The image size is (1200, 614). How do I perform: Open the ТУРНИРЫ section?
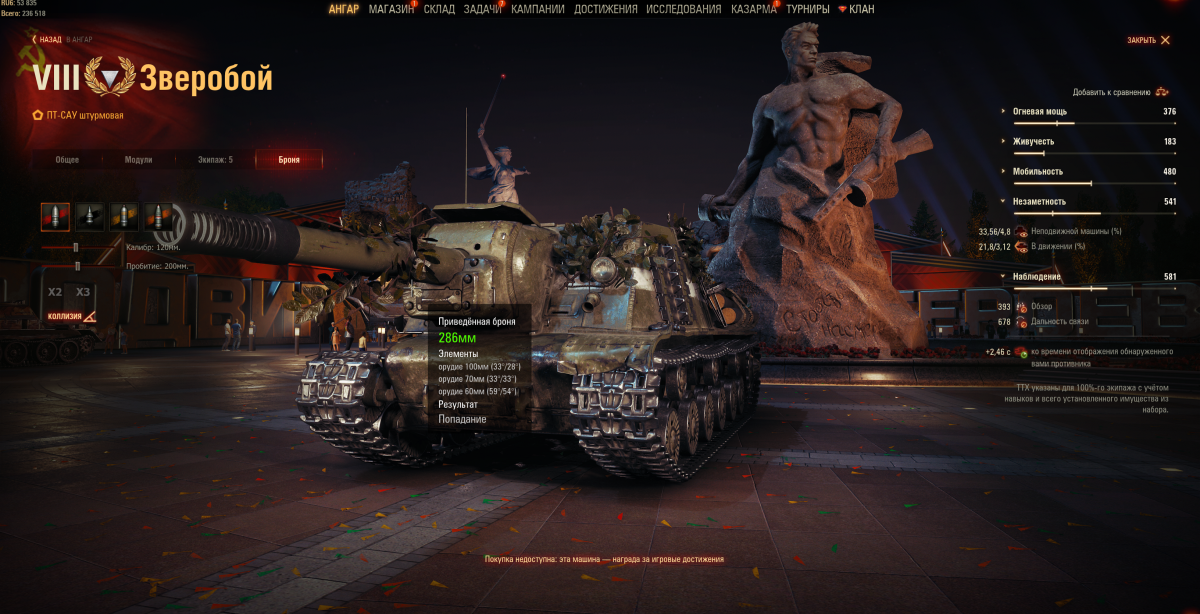pos(807,9)
